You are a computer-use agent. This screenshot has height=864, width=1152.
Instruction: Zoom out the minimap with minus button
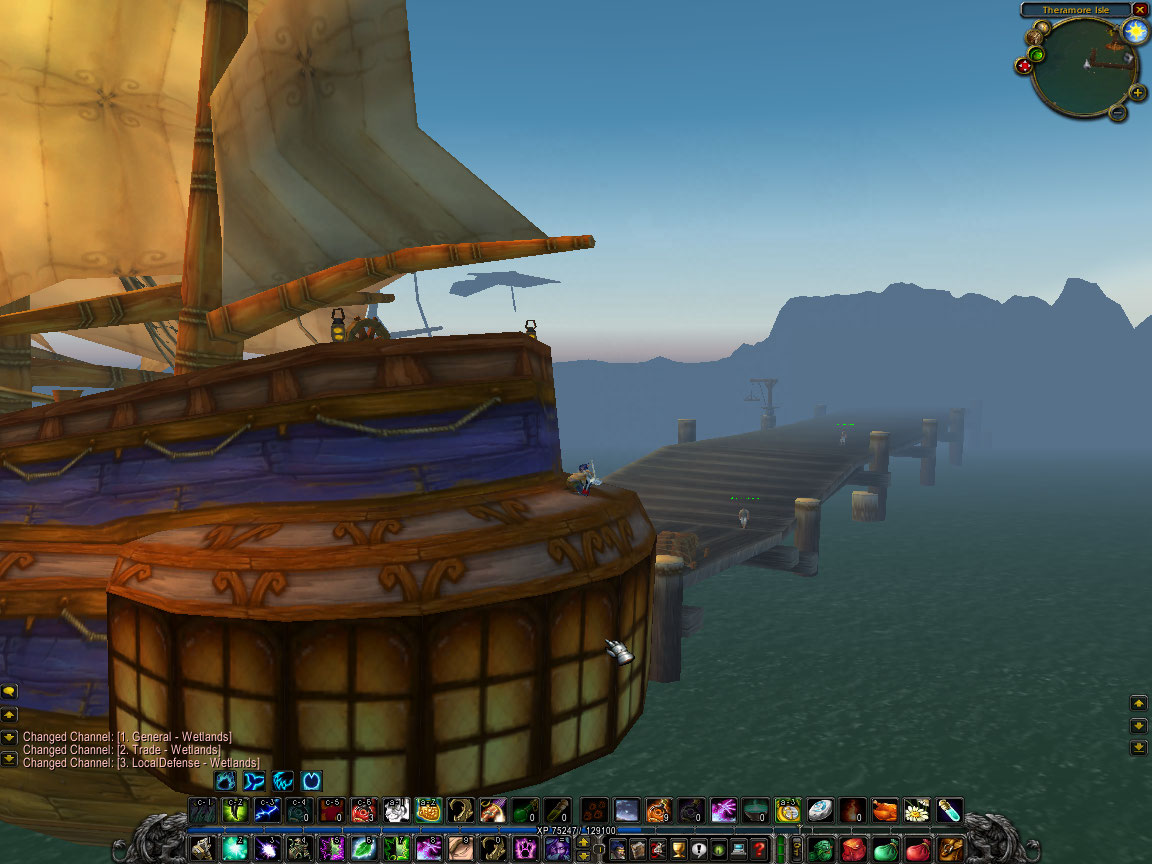pyautogui.click(x=1118, y=112)
